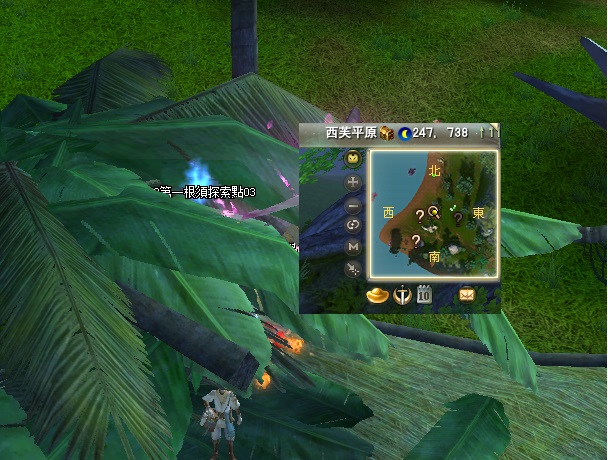Open the mail envelope icon

point(467,295)
